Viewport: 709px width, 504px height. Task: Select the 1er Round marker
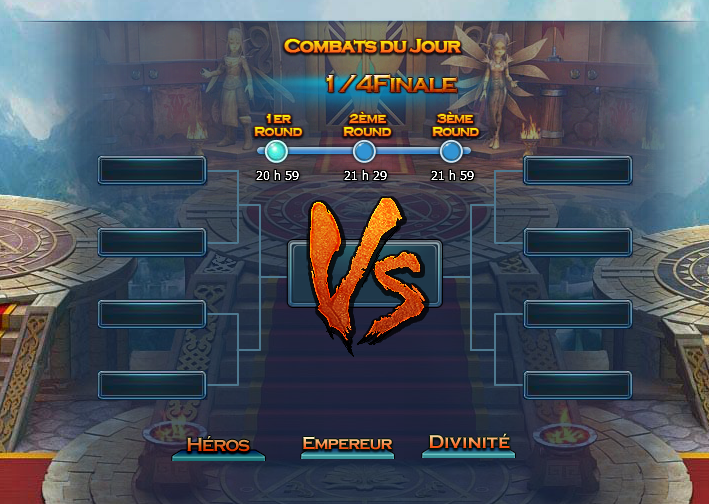click(x=277, y=151)
